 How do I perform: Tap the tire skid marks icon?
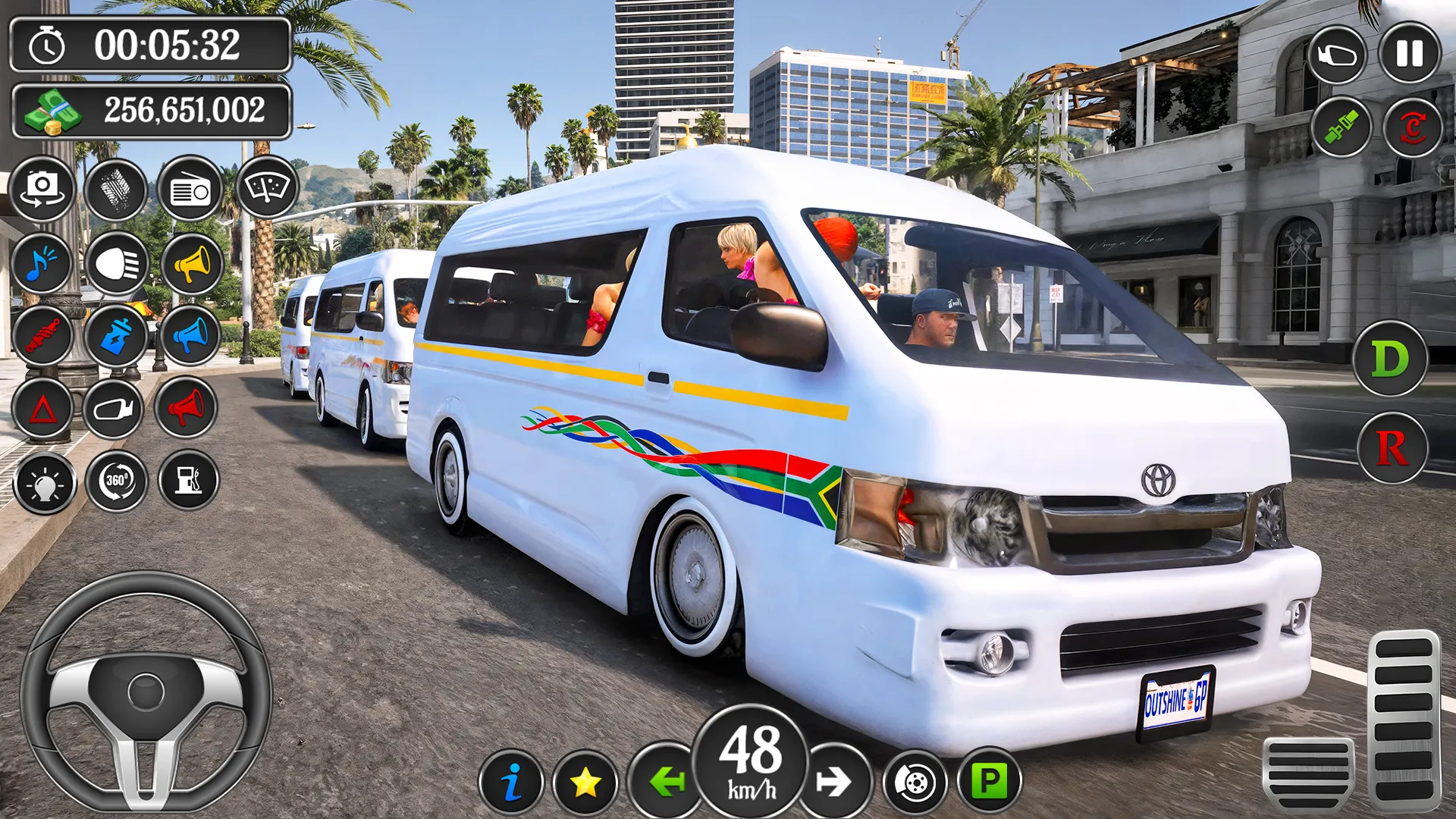pyautogui.click(x=118, y=190)
